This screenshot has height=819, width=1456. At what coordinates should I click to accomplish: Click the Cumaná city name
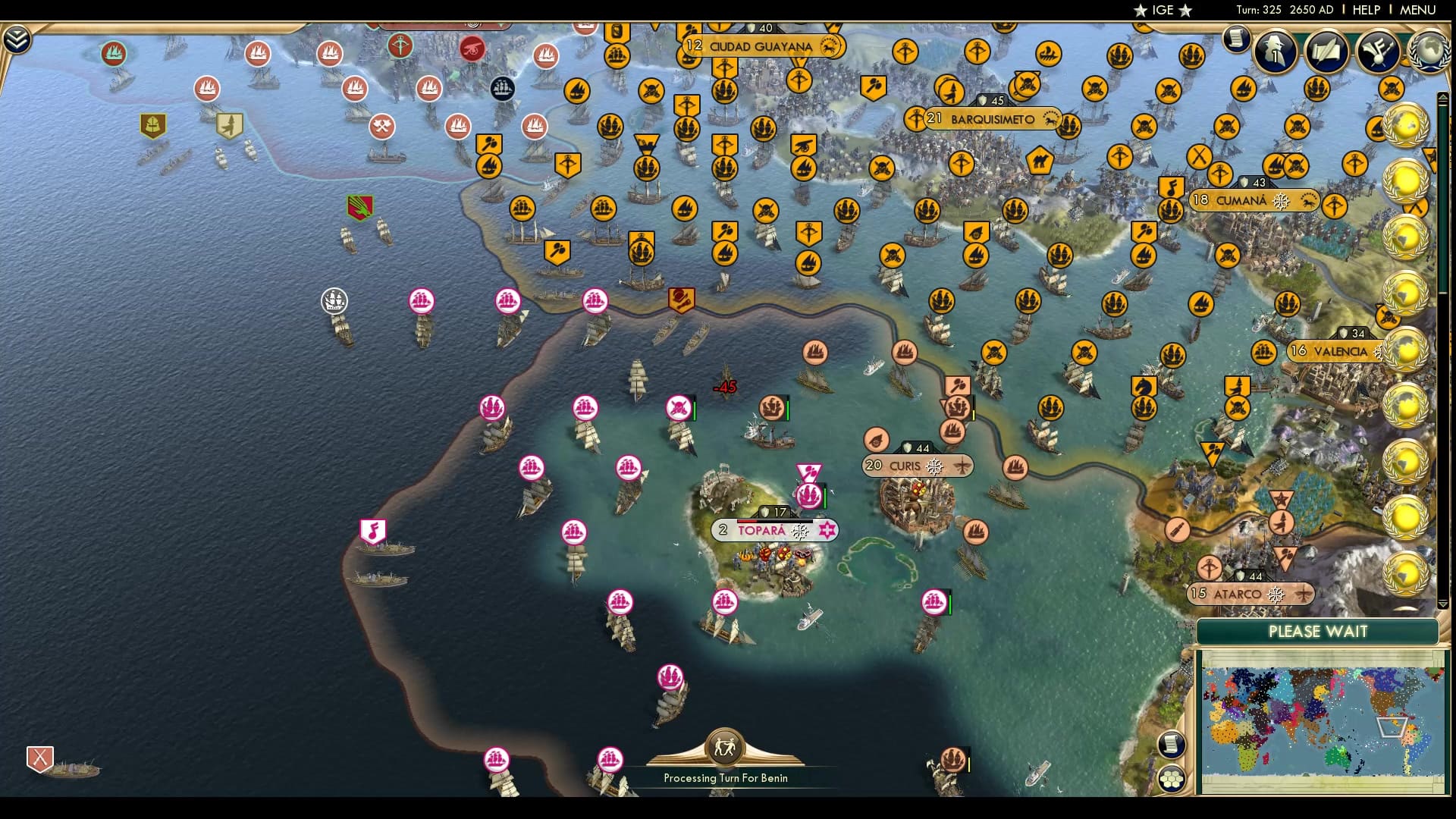tap(1241, 199)
